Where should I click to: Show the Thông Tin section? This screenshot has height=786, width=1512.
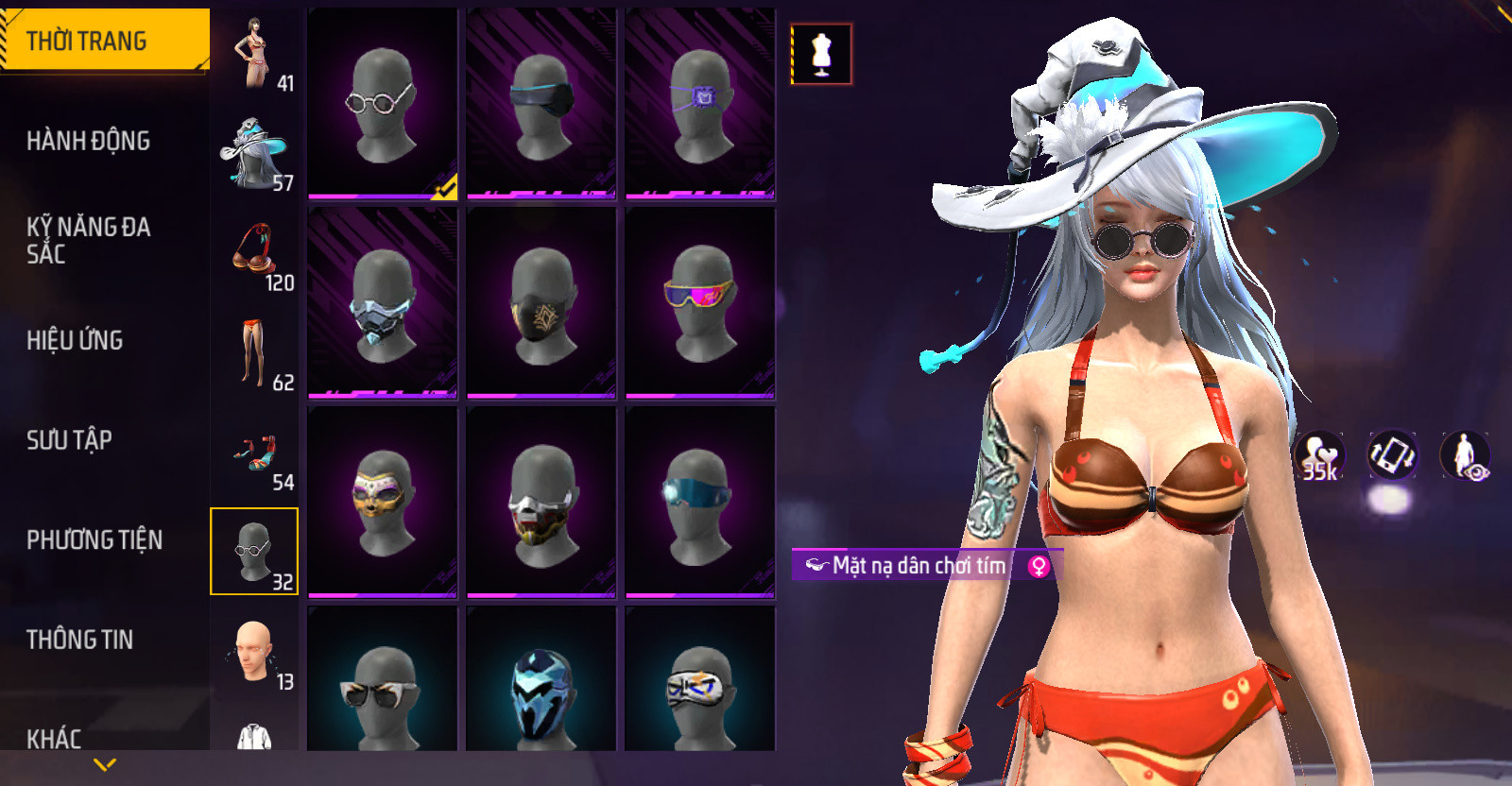[x=80, y=640]
